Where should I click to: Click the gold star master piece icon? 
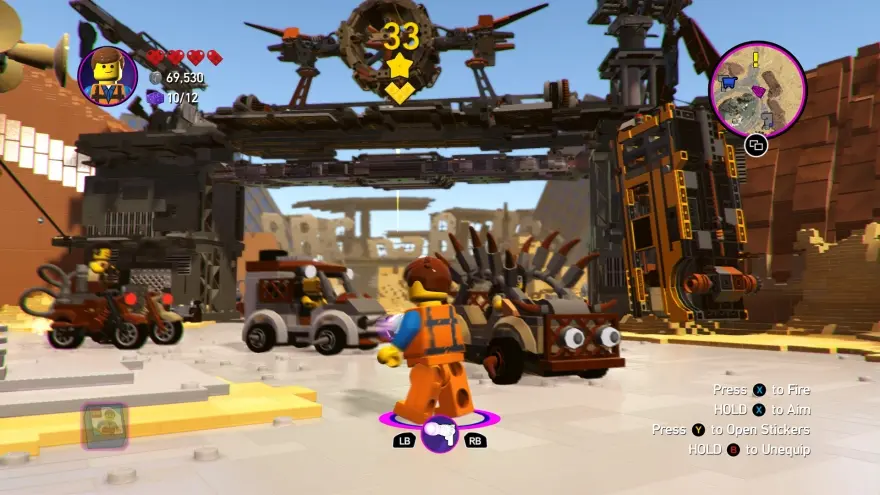[400, 68]
